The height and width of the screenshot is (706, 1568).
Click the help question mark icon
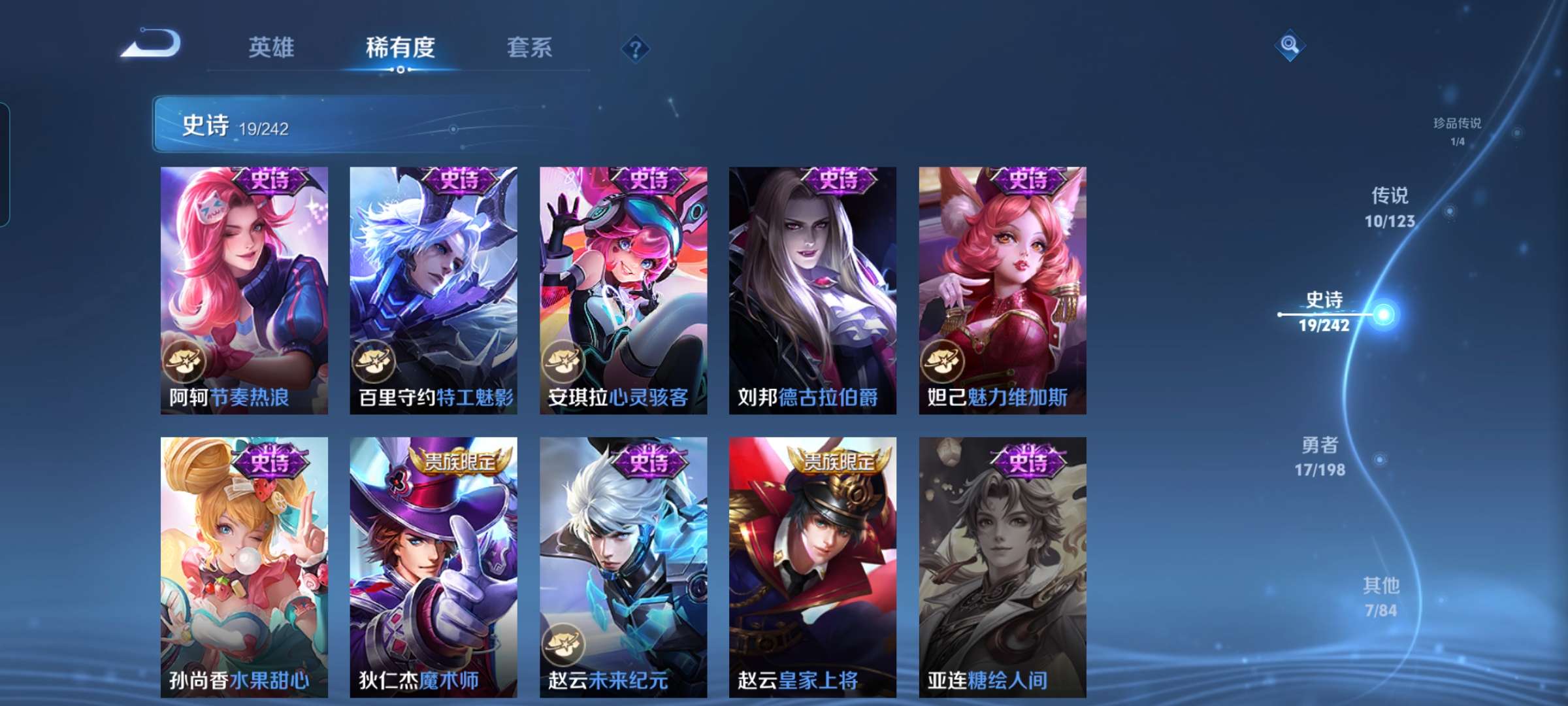point(637,48)
